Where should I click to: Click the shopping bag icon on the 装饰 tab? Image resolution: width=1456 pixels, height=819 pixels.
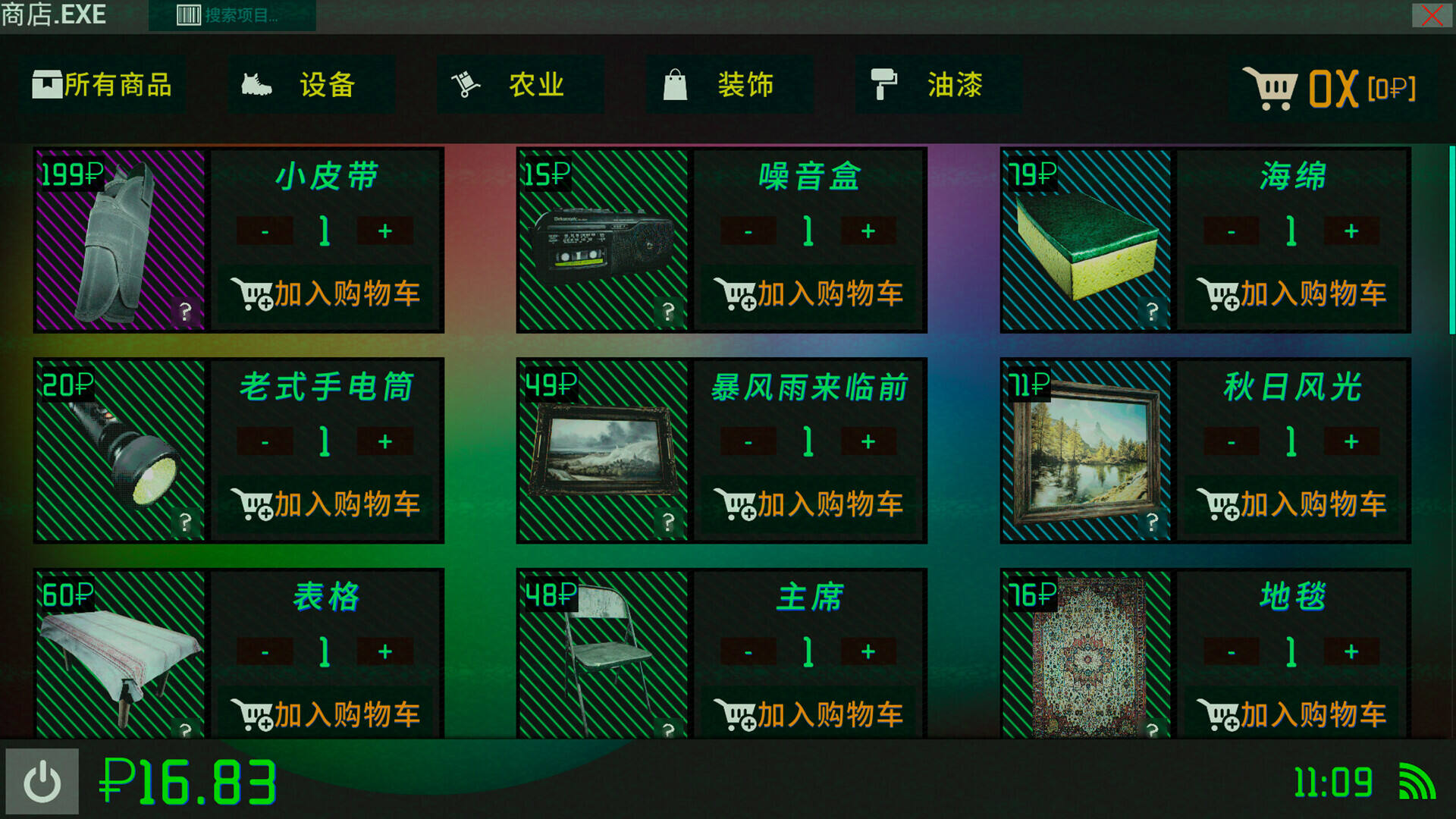pos(676,83)
